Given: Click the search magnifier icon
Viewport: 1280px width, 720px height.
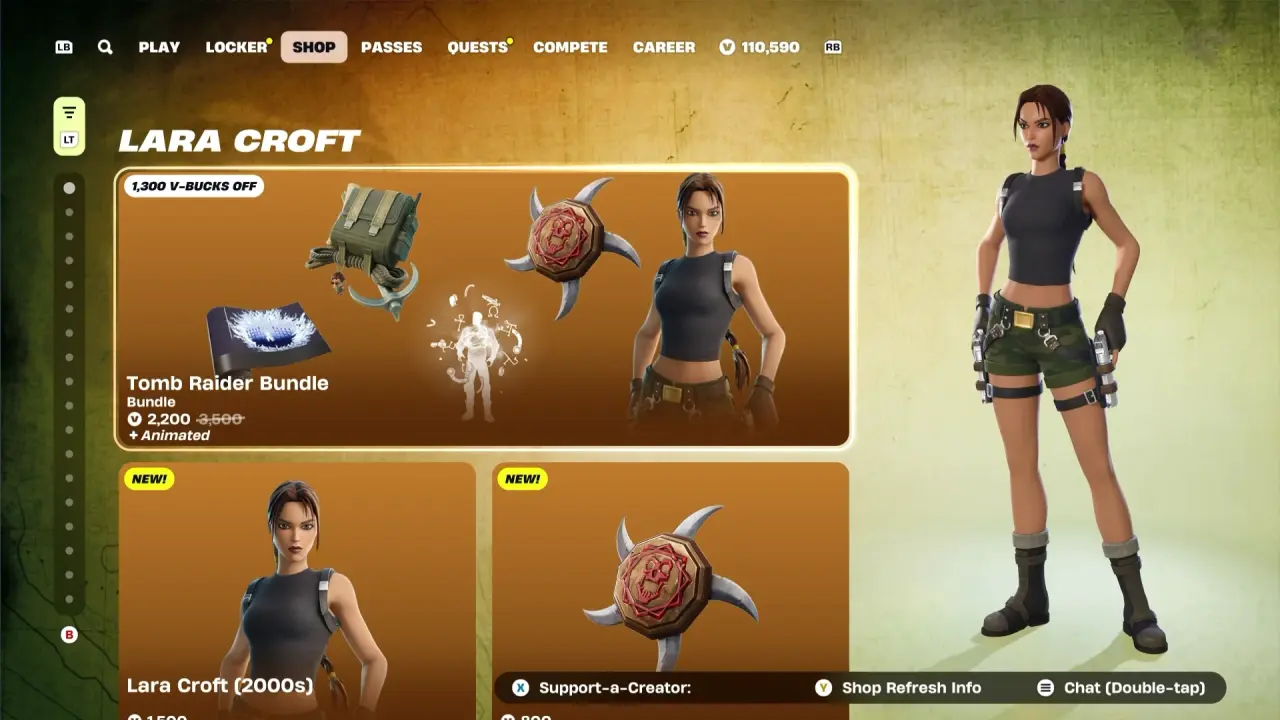Looking at the screenshot, I should click(x=105, y=47).
